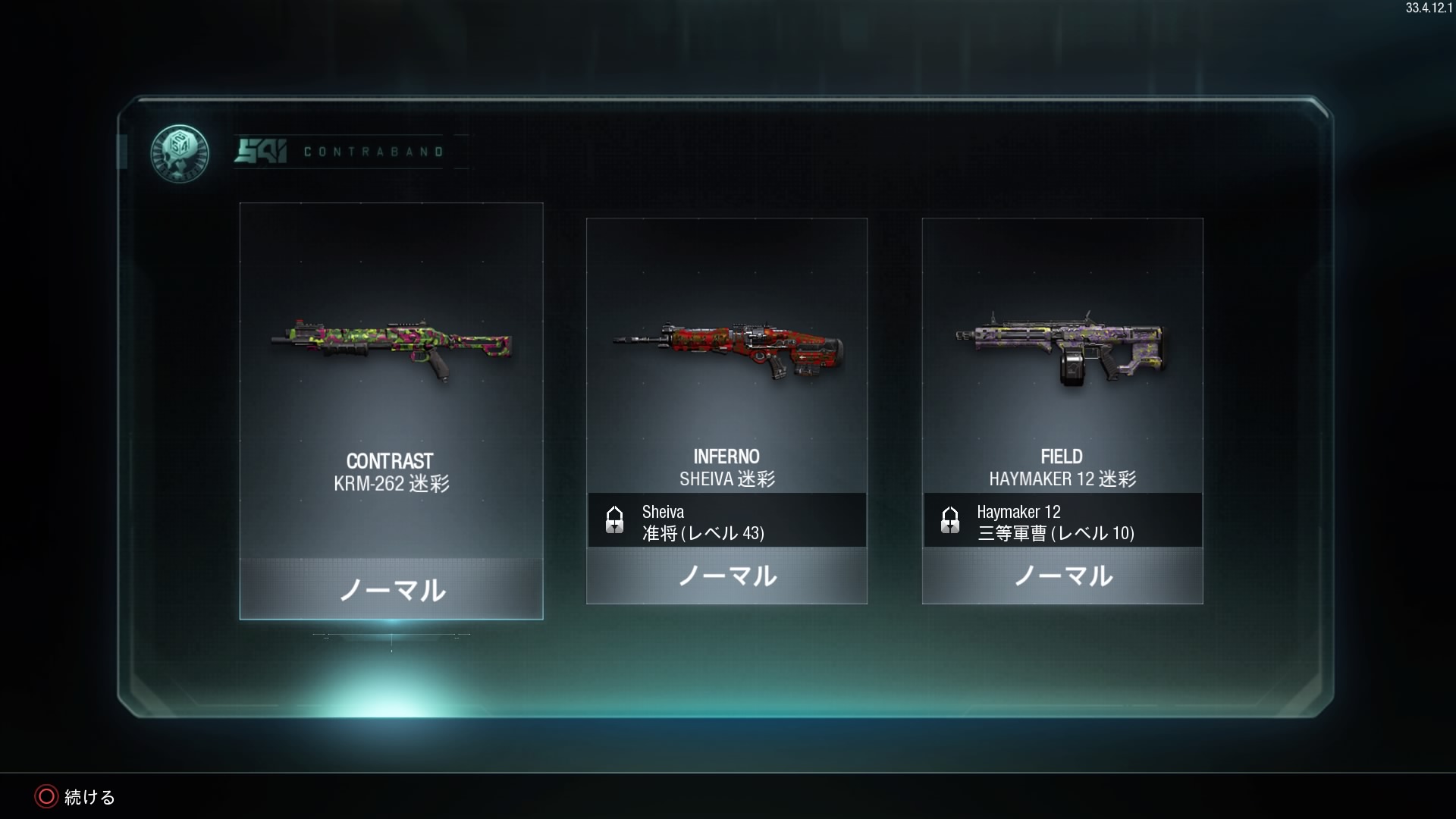Pick the FIELD Haymaker 12 camo card
Screen dimensions: 1456x819
click(x=1062, y=410)
